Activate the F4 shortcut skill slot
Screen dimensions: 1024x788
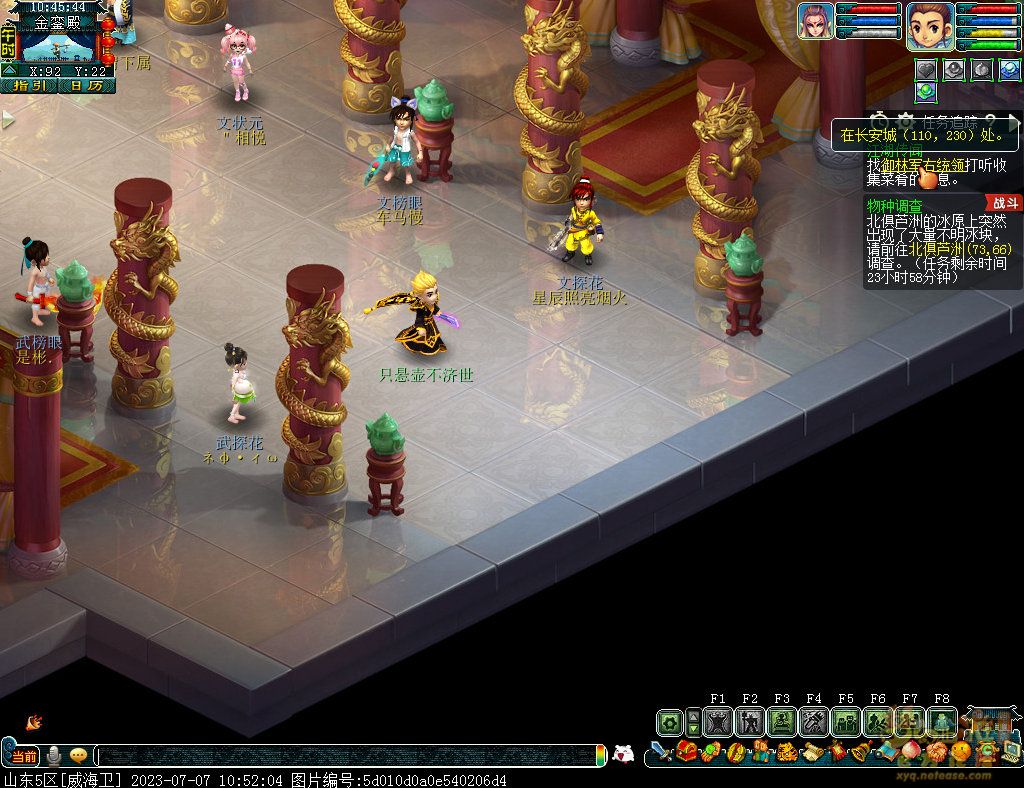tap(814, 722)
